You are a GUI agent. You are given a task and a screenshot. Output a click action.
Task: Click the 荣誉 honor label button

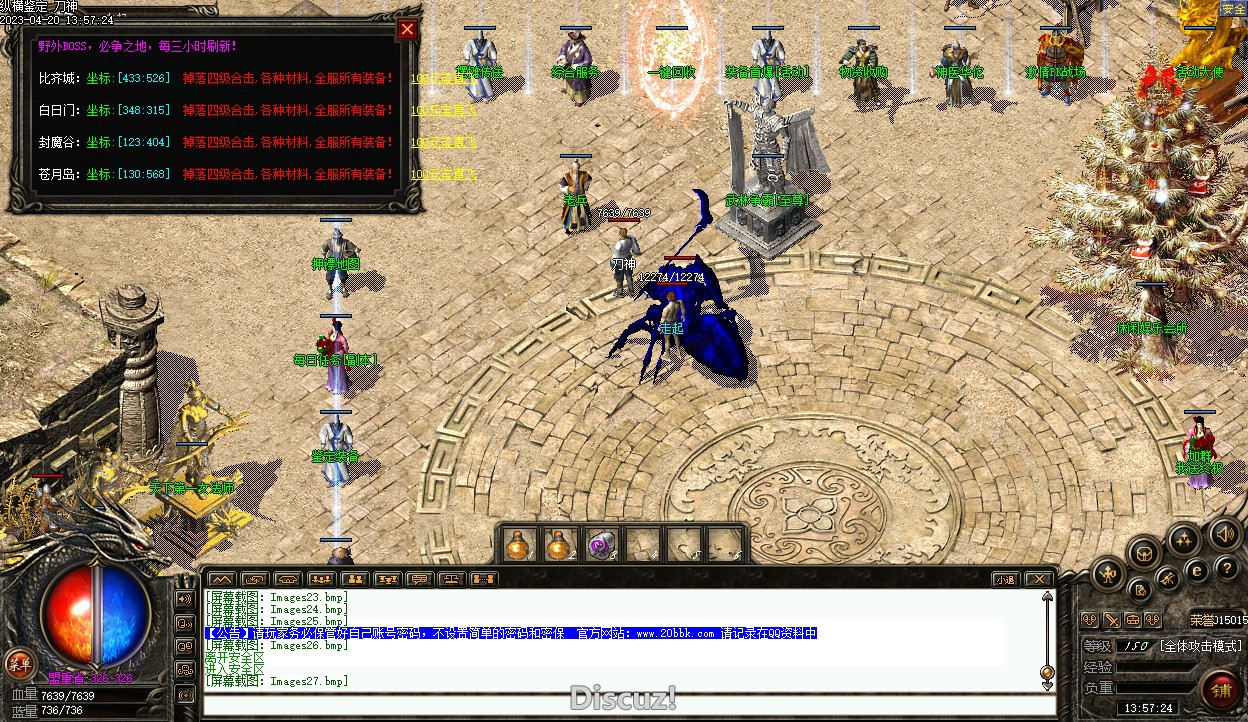pos(1200,620)
